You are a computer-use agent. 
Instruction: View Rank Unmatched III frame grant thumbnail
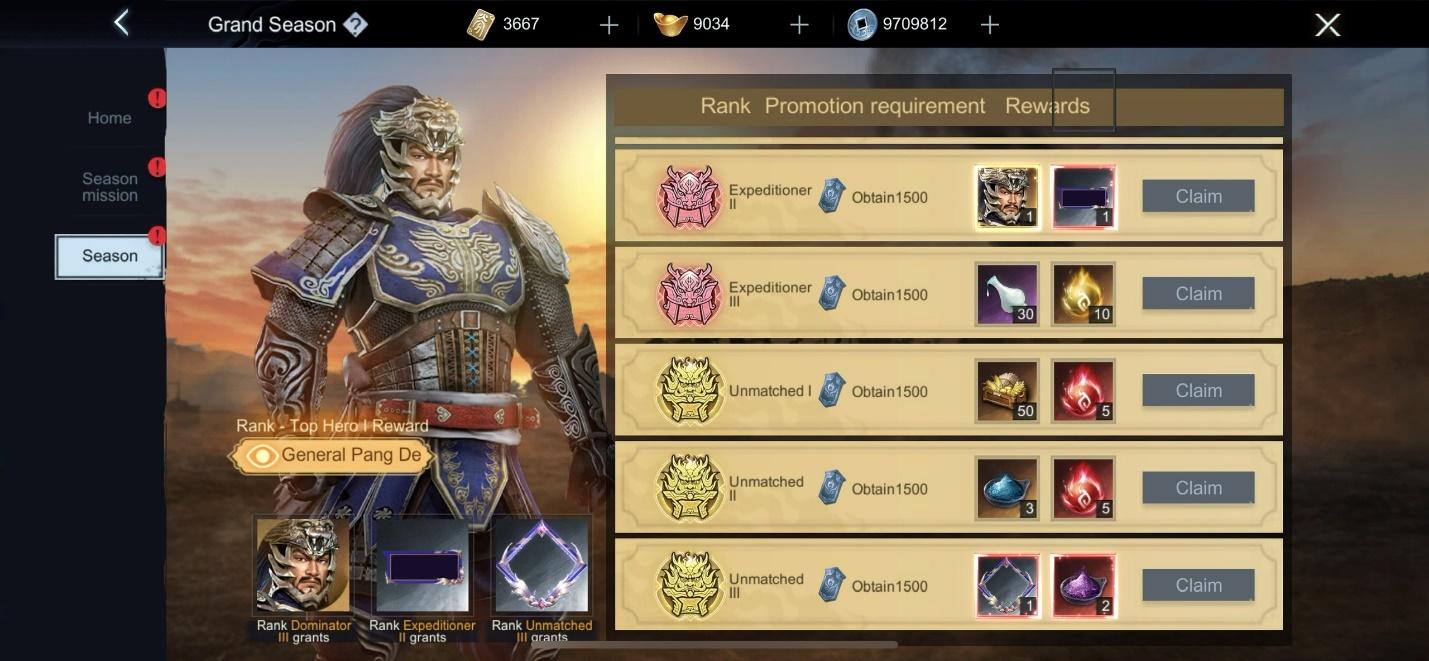tap(541, 565)
